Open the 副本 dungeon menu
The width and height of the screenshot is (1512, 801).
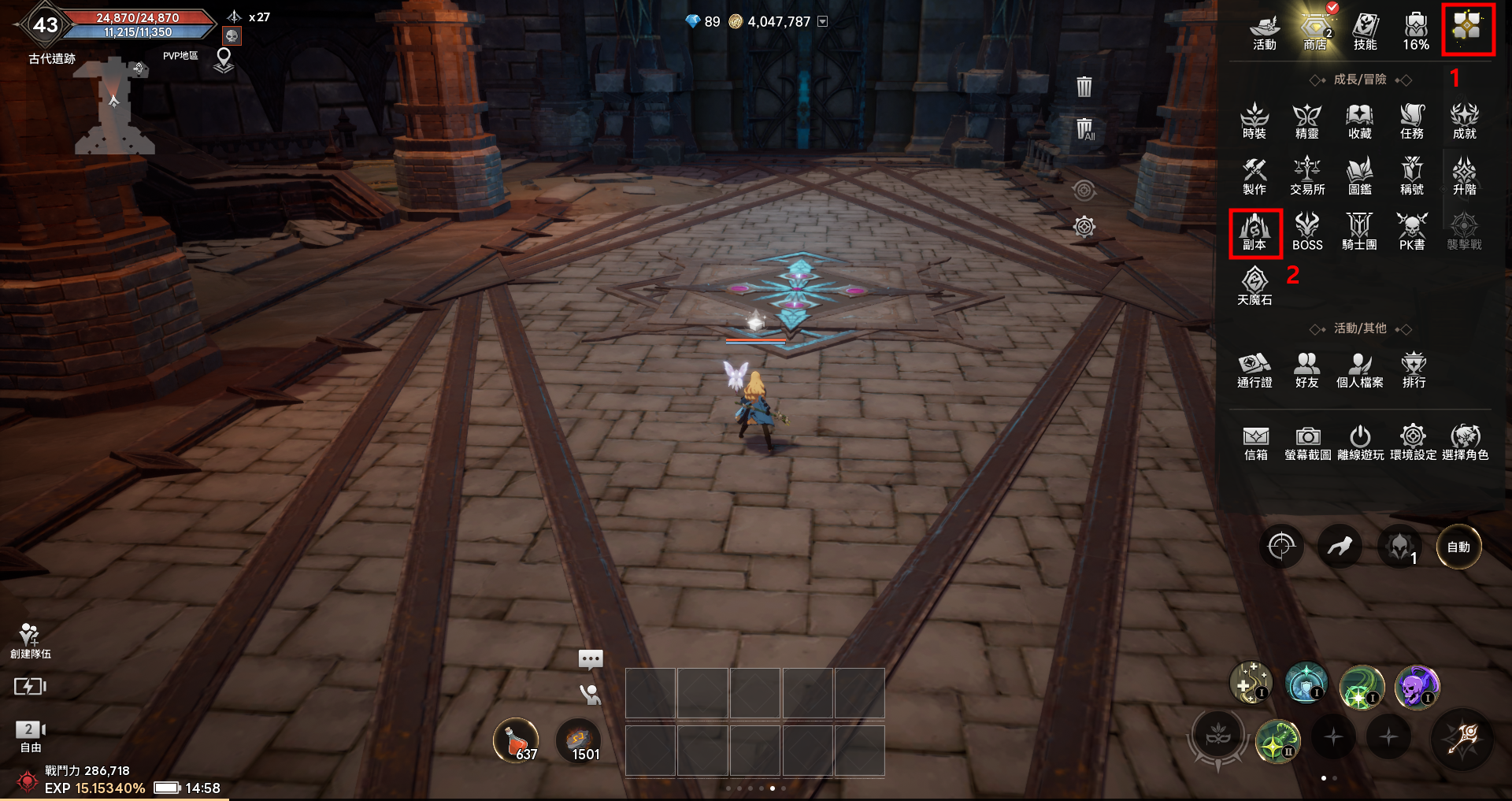click(x=1254, y=232)
